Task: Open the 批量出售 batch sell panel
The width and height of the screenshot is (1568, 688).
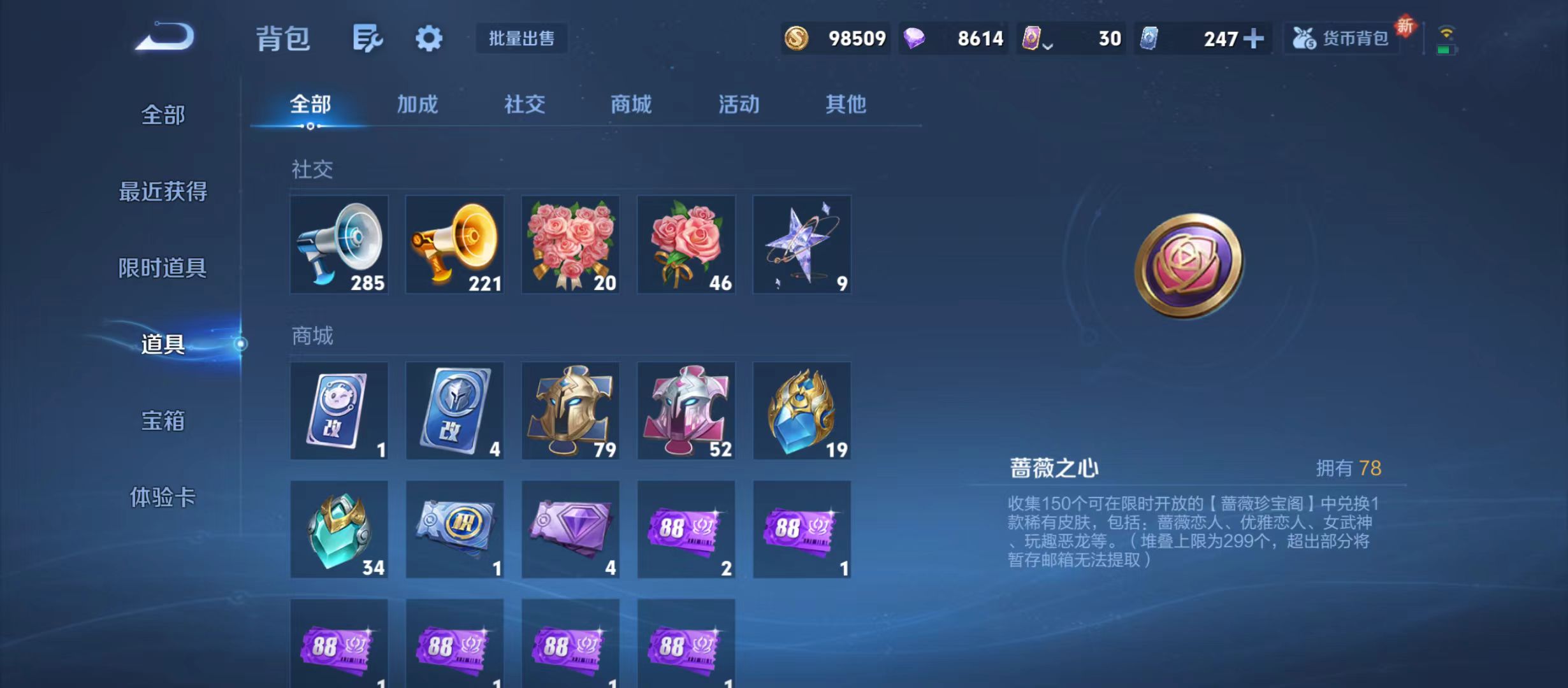Action: tap(521, 38)
